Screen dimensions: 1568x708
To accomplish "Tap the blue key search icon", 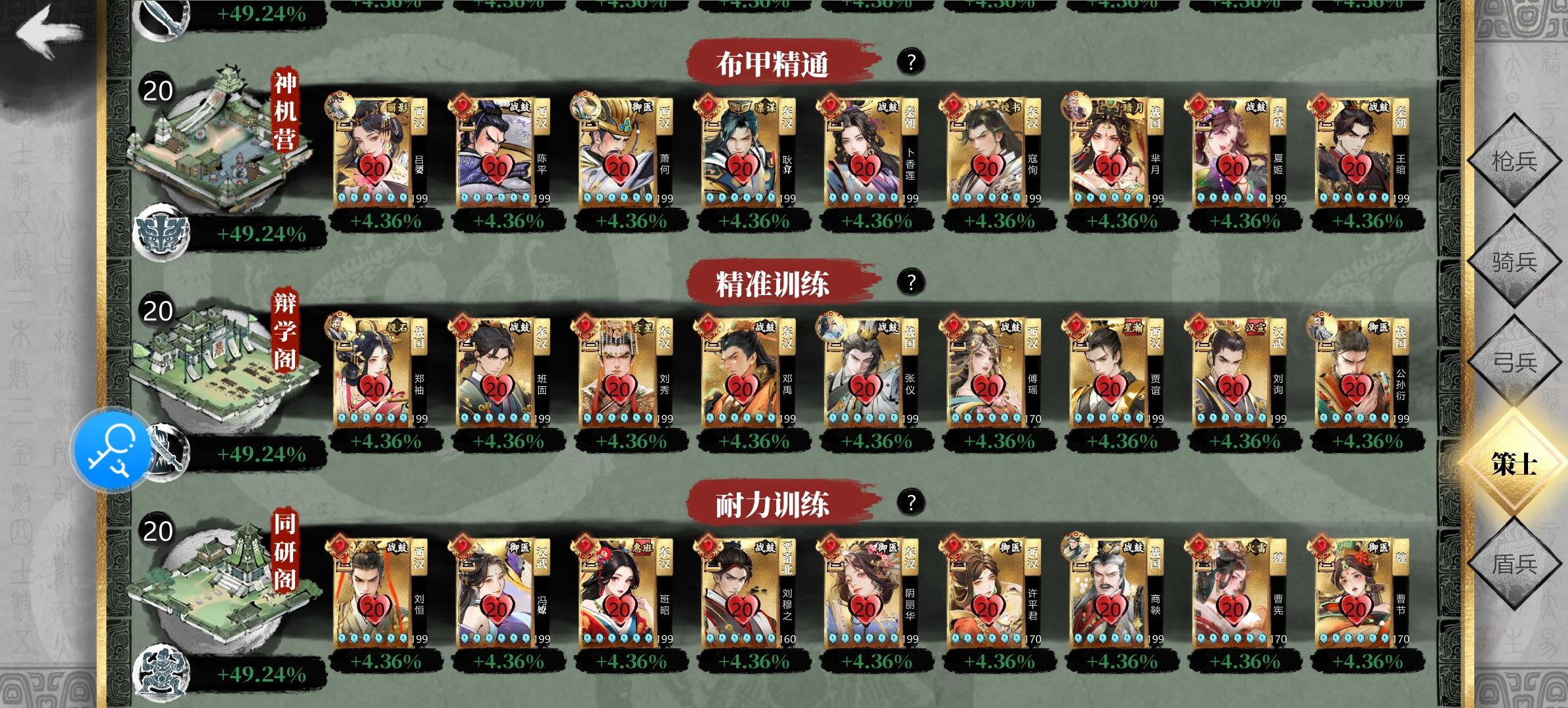I will 113,450.
